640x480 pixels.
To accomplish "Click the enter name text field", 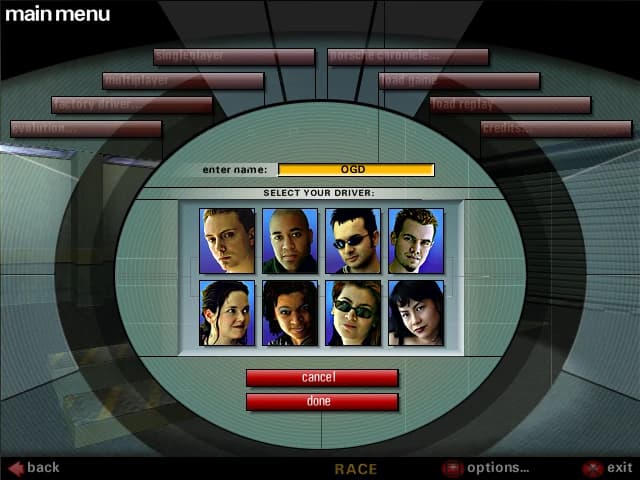I will pos(356,170).
